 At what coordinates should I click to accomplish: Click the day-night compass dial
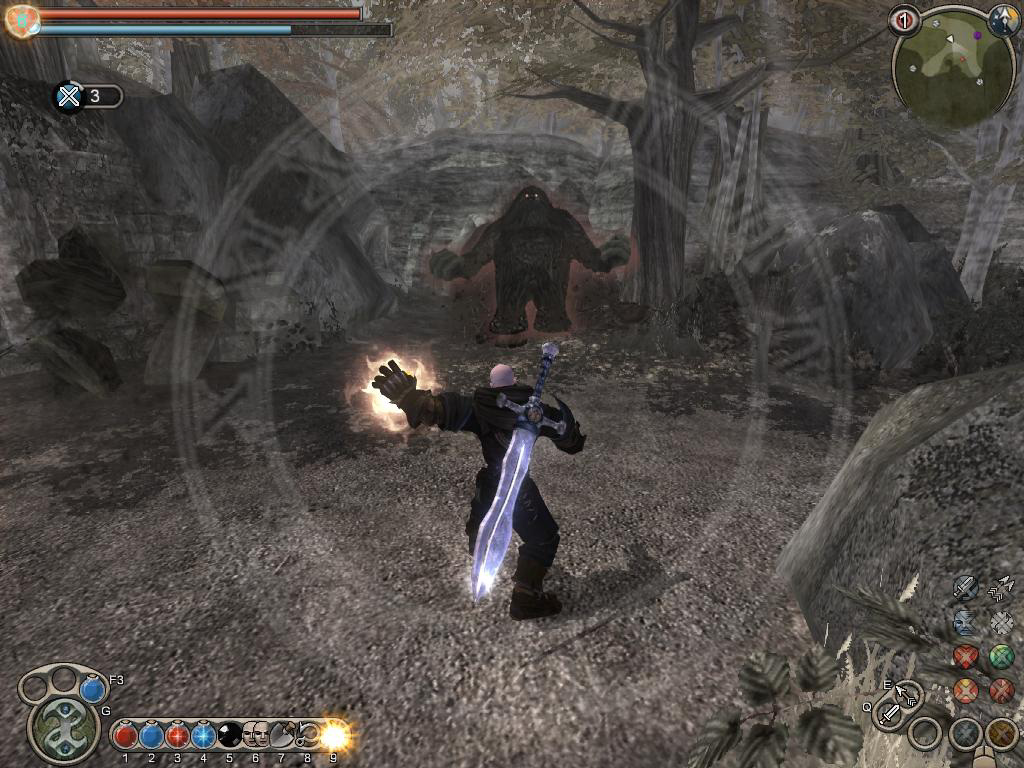point(1003,19)
